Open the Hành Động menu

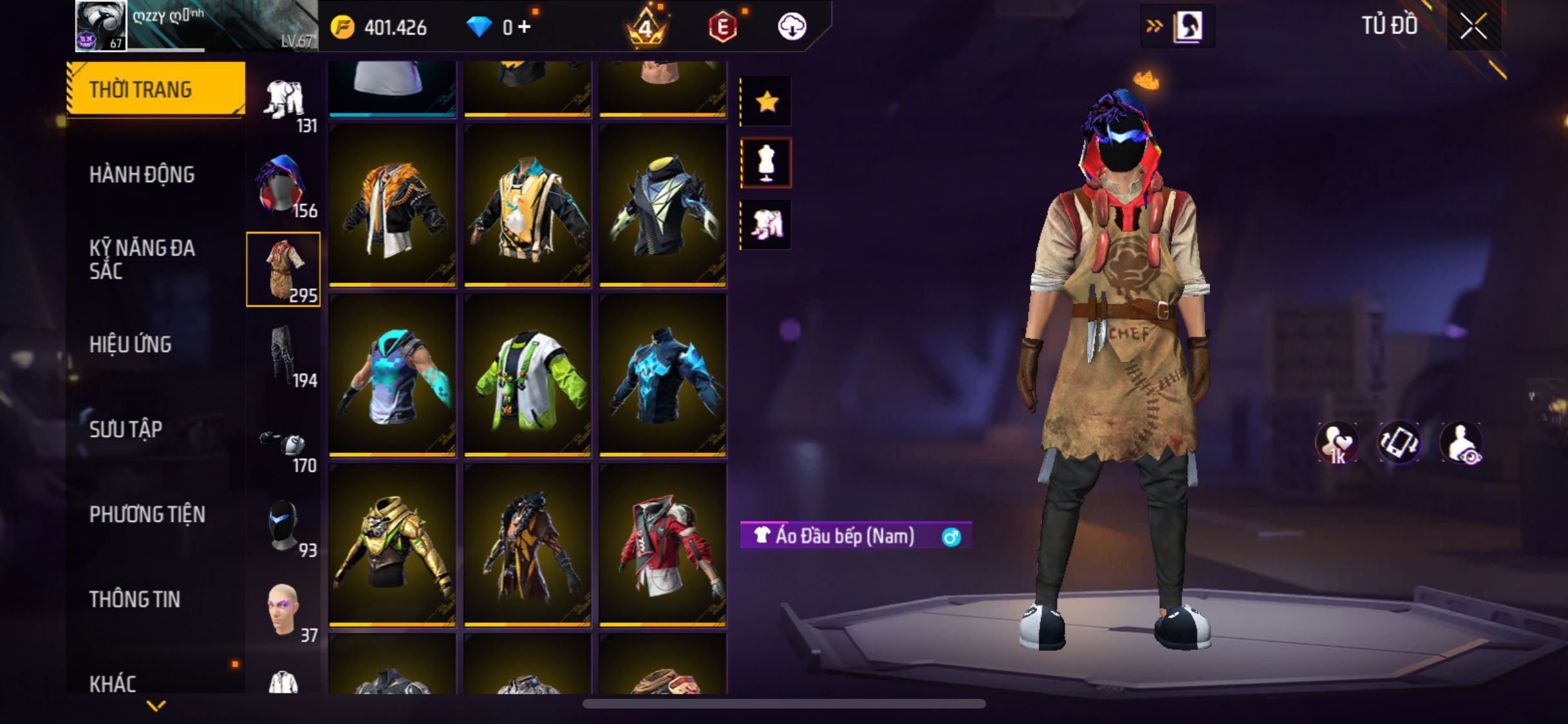142,174
